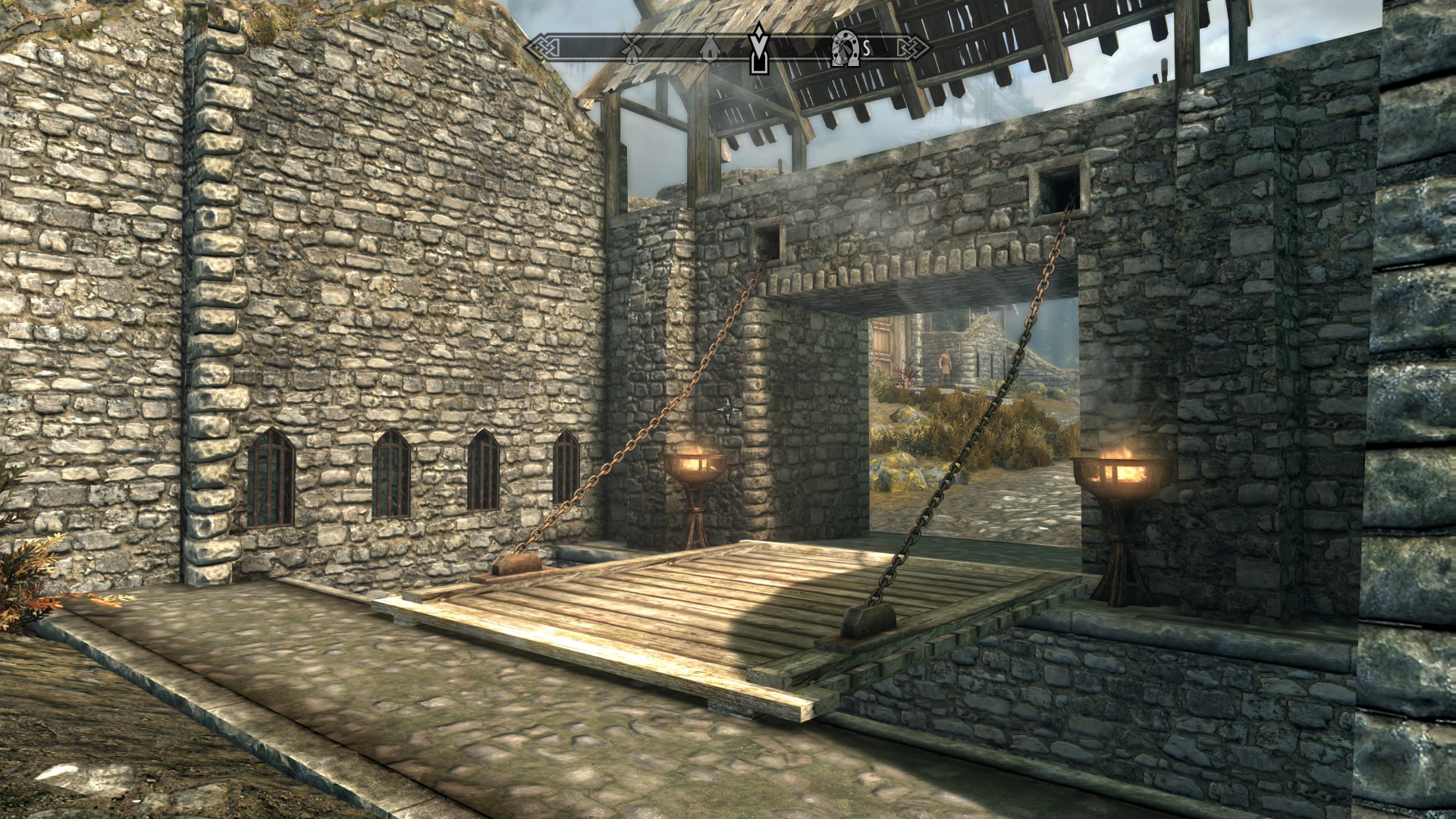
Task: Click the windmill marker on the compass
Action: 632,49
